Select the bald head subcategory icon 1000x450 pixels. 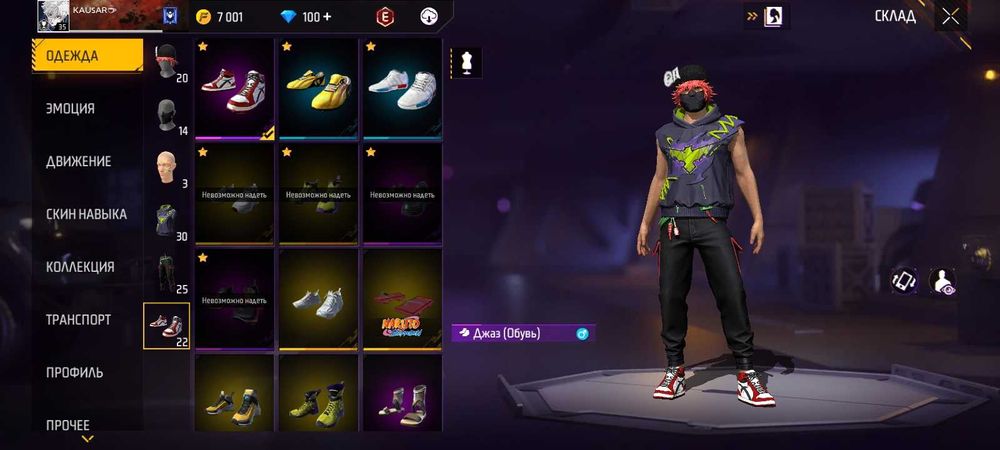[x=166, y=168]
